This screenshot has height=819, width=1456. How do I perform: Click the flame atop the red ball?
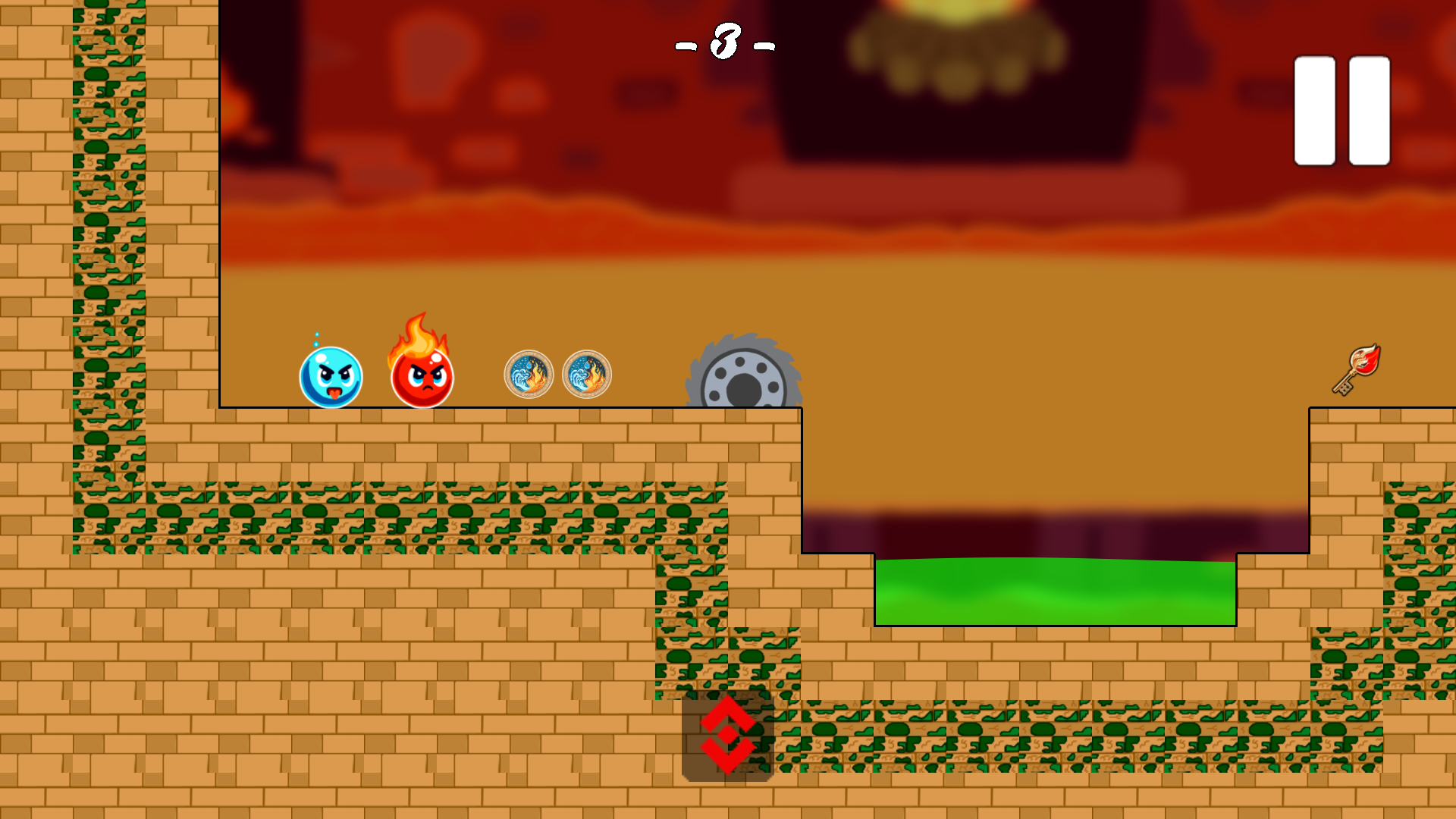point(418,334)
